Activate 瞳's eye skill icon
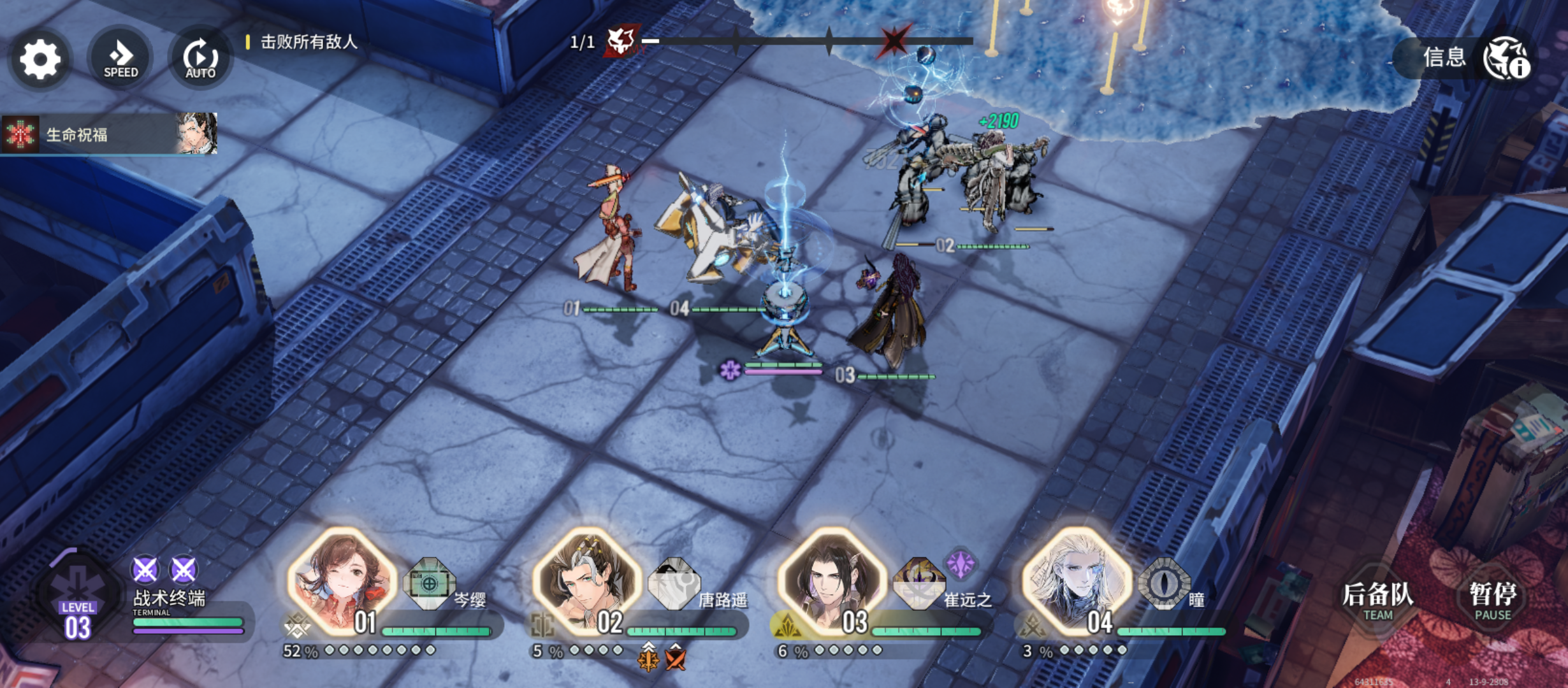This screenshot has height=688, width=1568. pyautogui.click(x=1164, y=582)
